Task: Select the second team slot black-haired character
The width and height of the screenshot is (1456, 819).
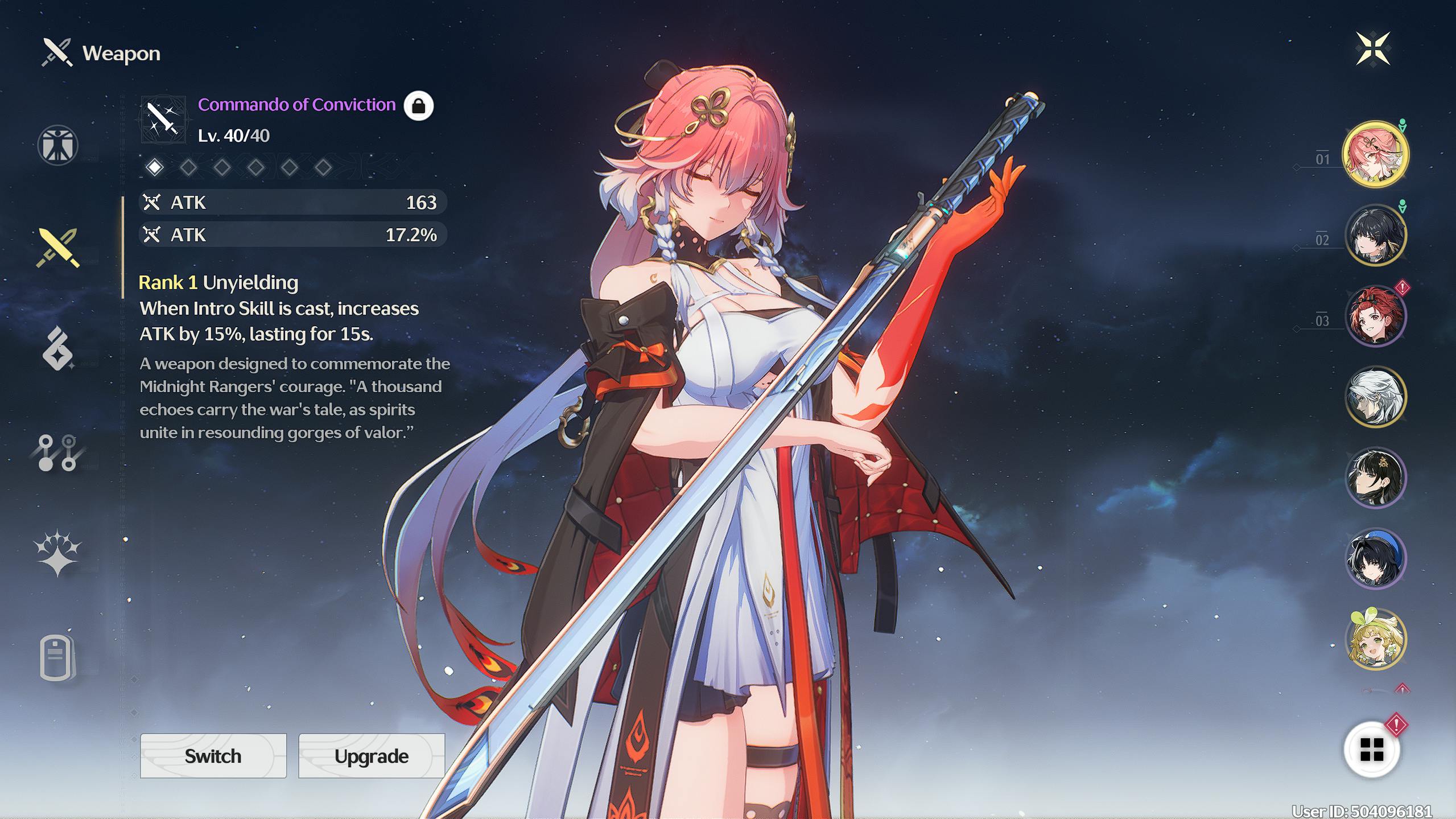Action: tap(1375, 235)
